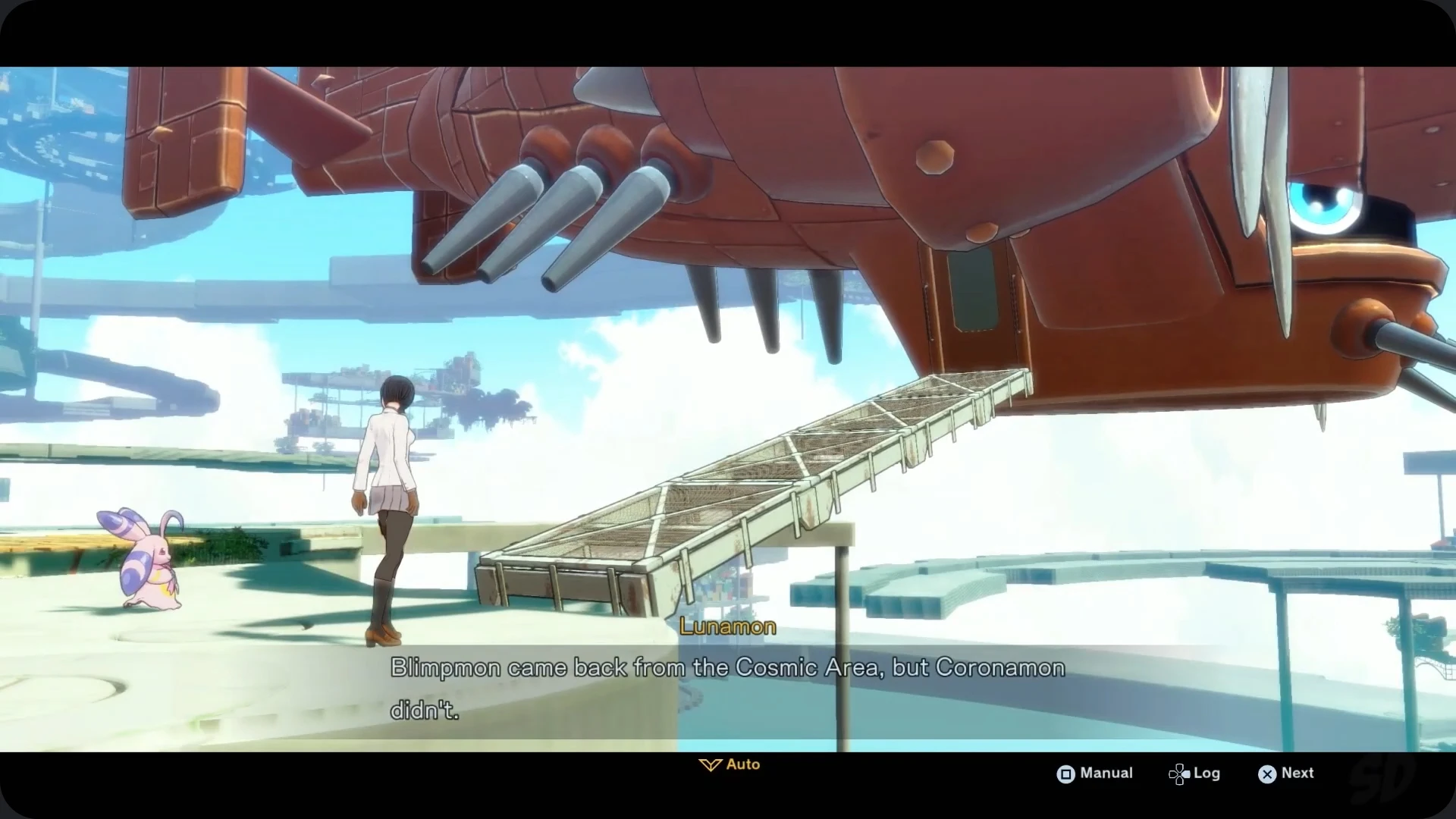Screen dimensions: 1456x819
Task: Click the double-chevron Auto indicator icon
Action: [709, 764]
